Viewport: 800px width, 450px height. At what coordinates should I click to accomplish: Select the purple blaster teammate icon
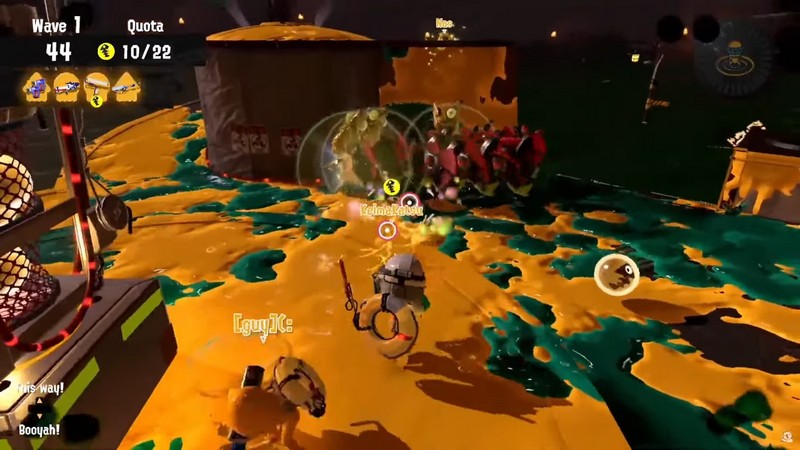point(37,87)
